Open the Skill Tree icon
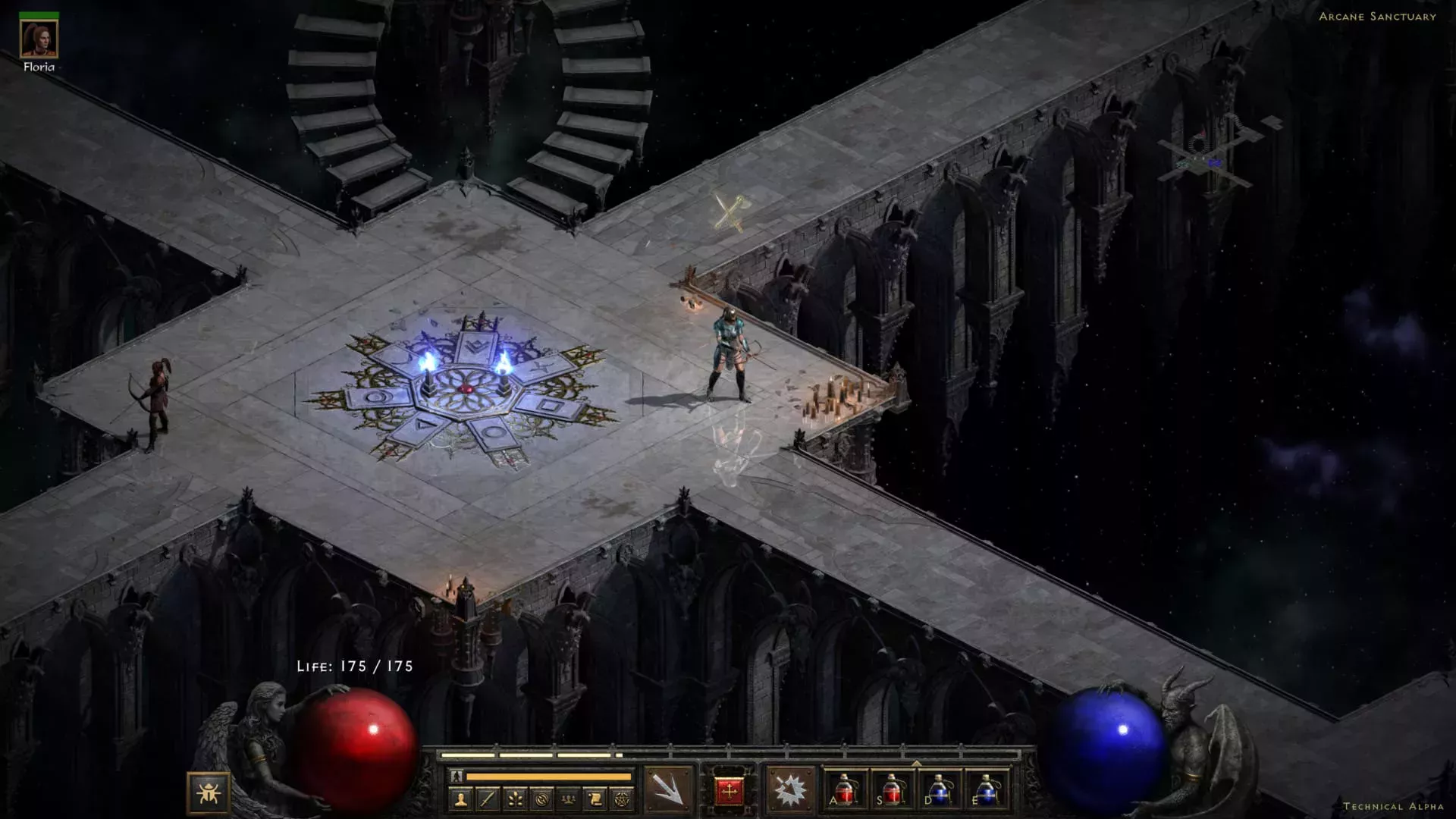Screen dimensions: 1456x819 515,799
